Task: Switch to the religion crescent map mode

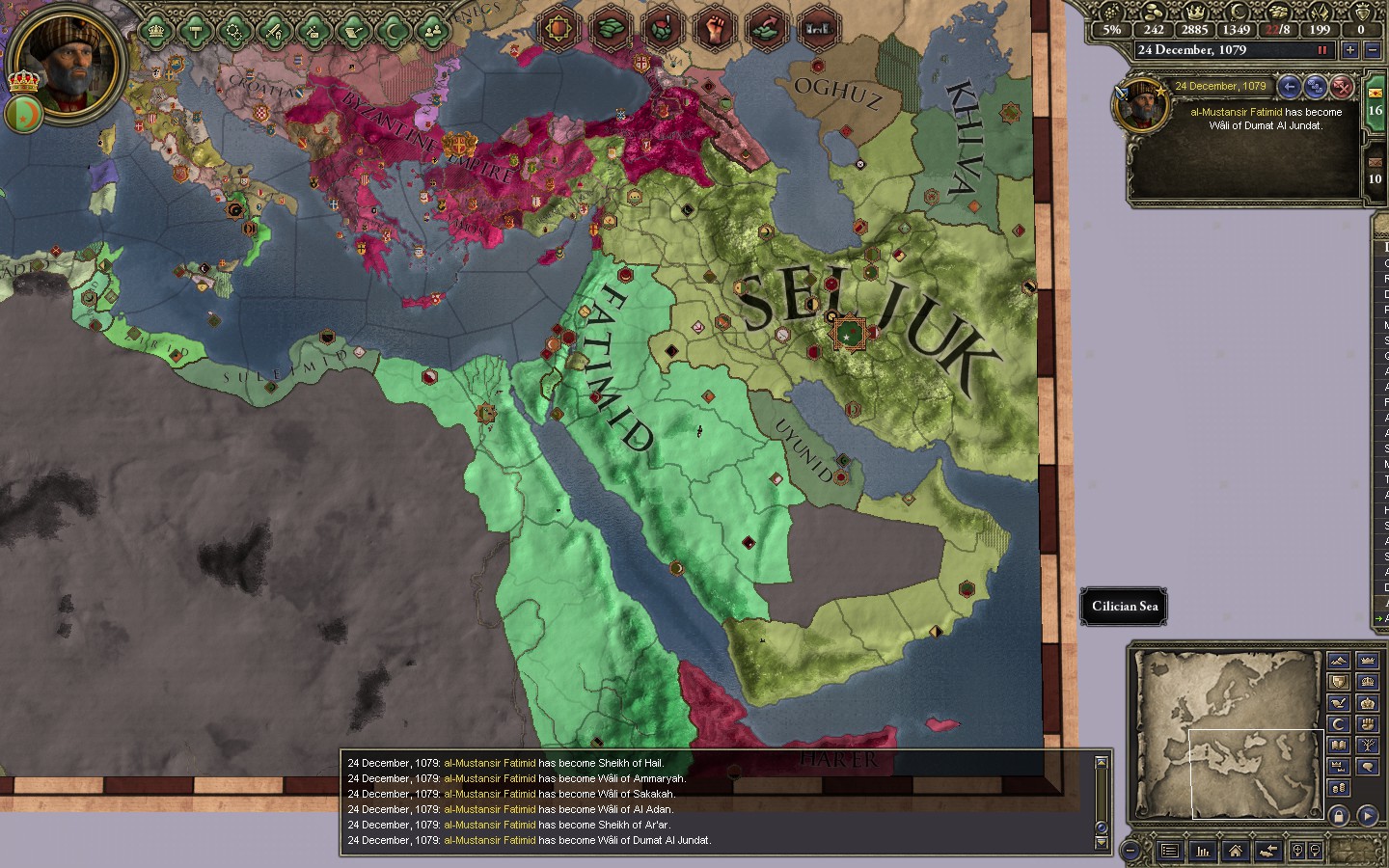Action: point(1338,724)
